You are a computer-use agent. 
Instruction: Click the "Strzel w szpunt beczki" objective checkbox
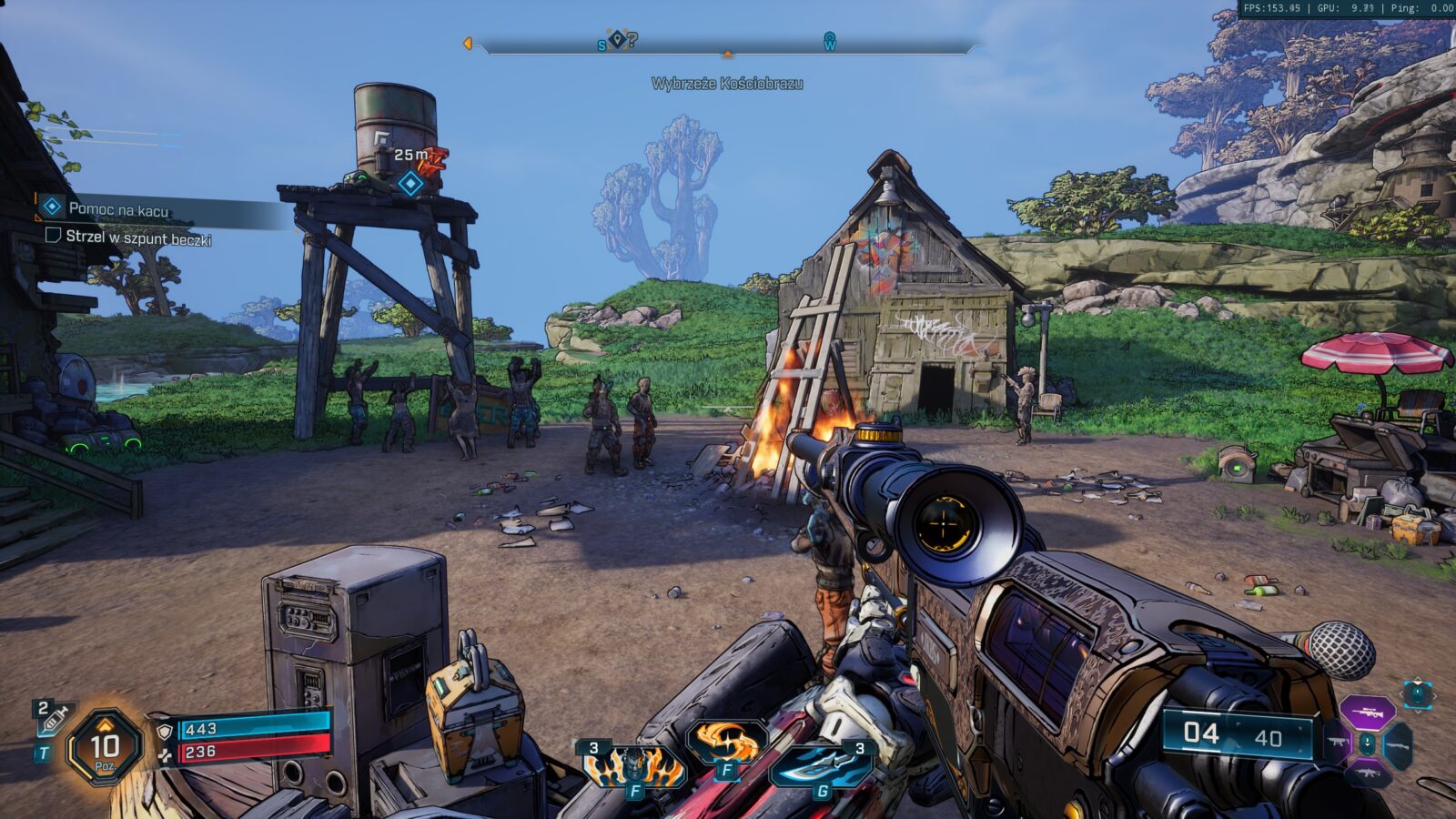[53, 236]
